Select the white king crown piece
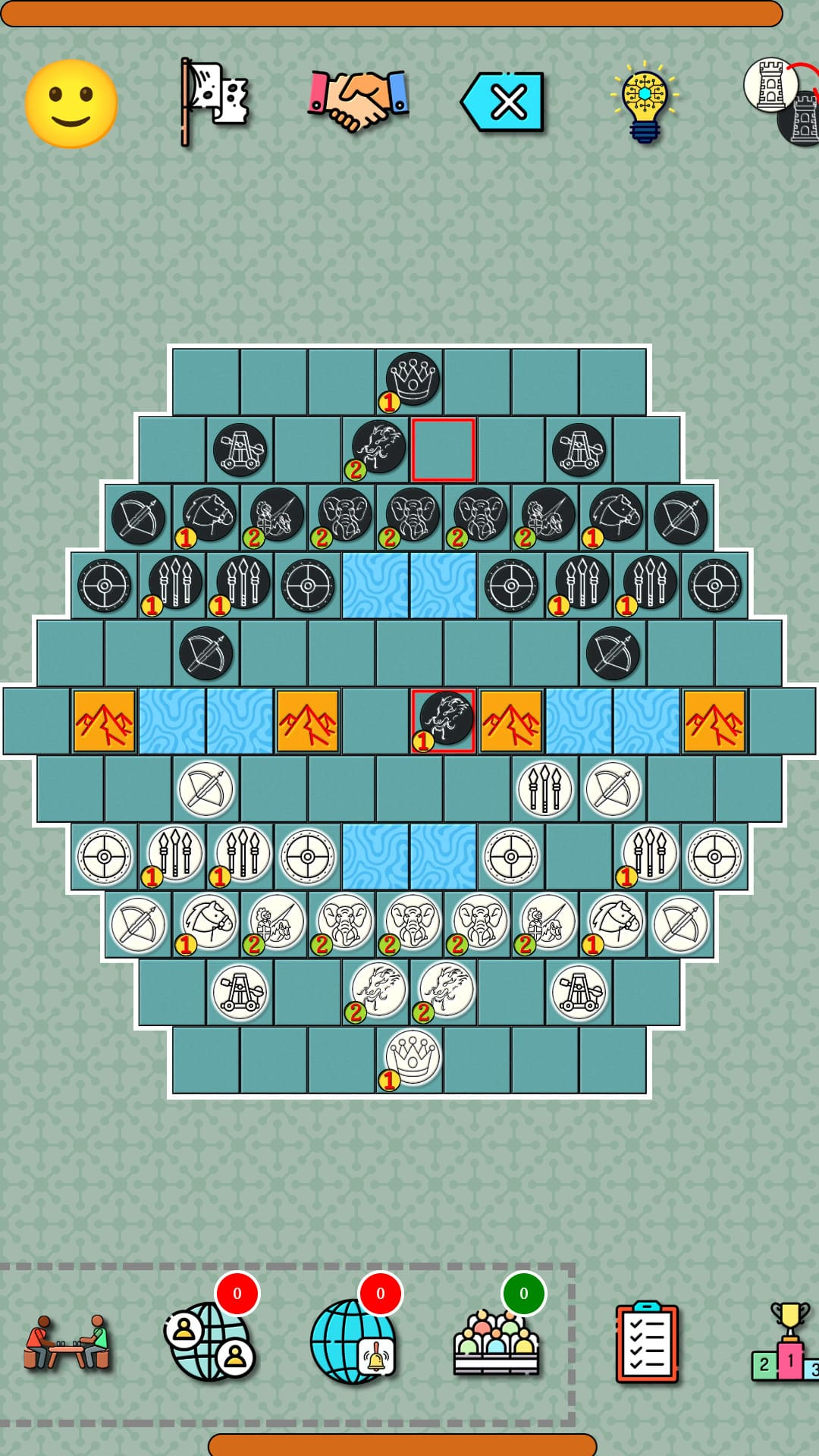This screenshot has height=1456, width=819. 412,1056
